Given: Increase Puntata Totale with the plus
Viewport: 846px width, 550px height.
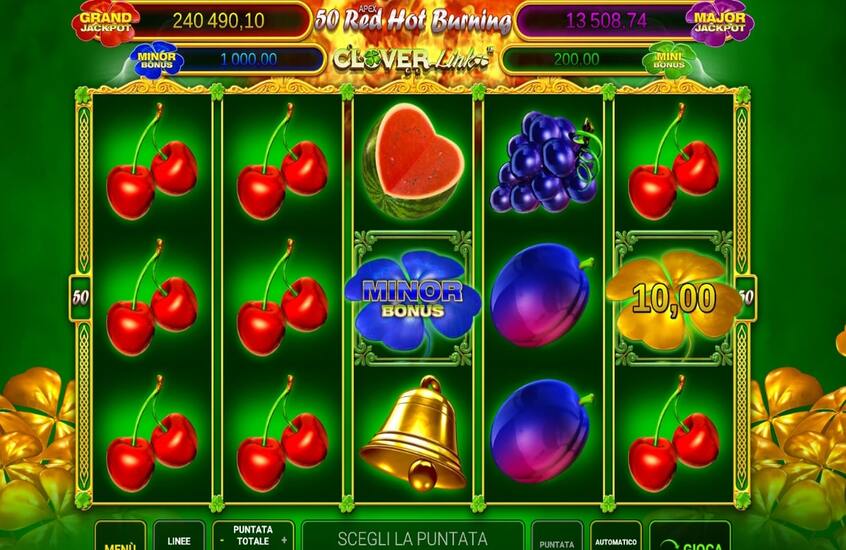Looking at the screenshot, I should point(284,540).
